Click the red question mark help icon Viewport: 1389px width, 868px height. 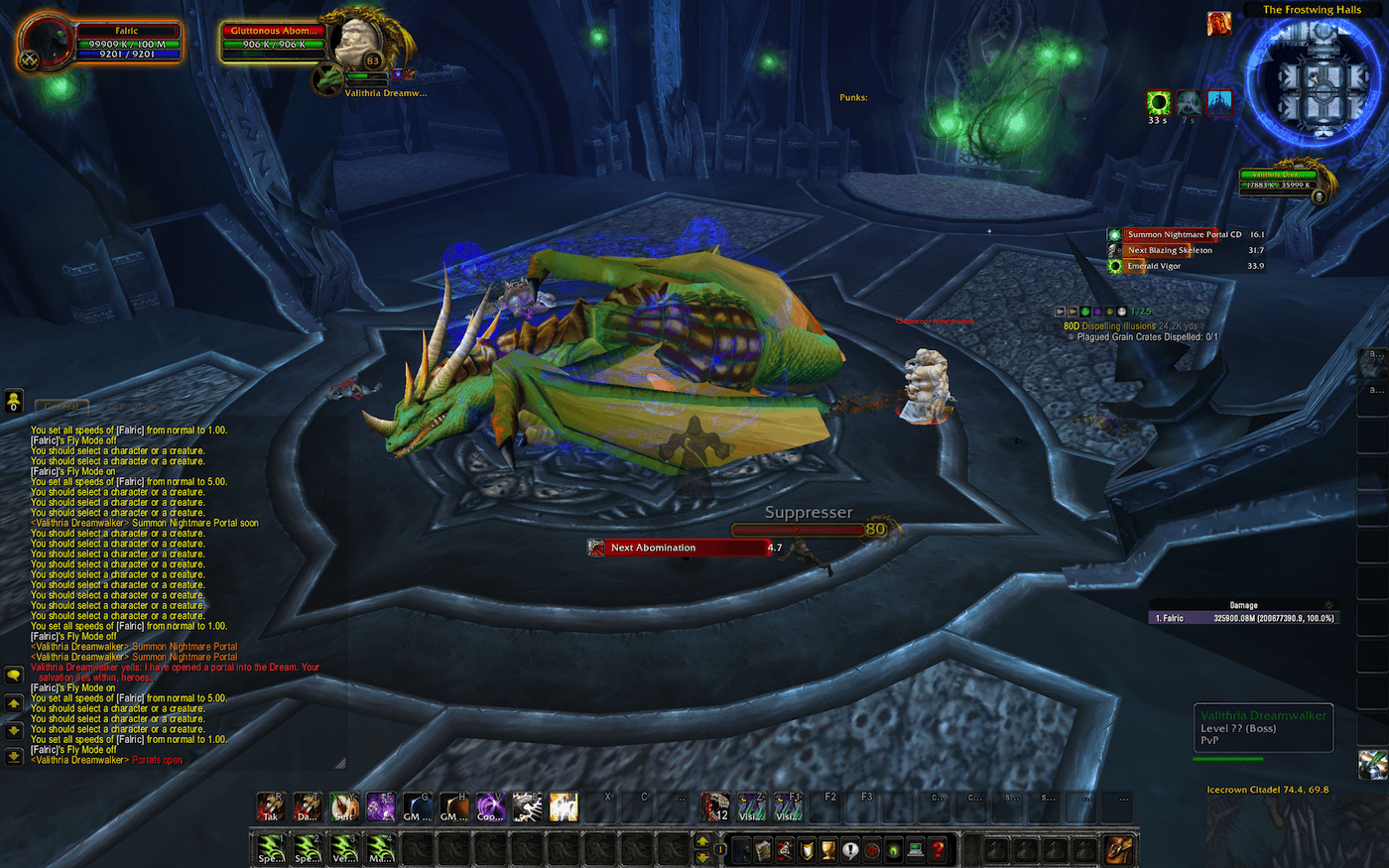pyautogui.click(x=936, y=850)
